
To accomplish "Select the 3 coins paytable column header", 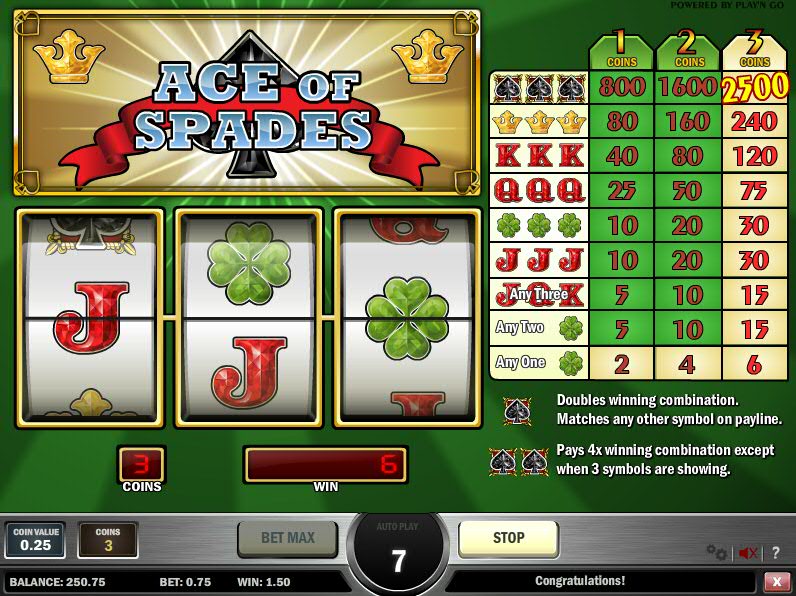I will click(754, 52).
